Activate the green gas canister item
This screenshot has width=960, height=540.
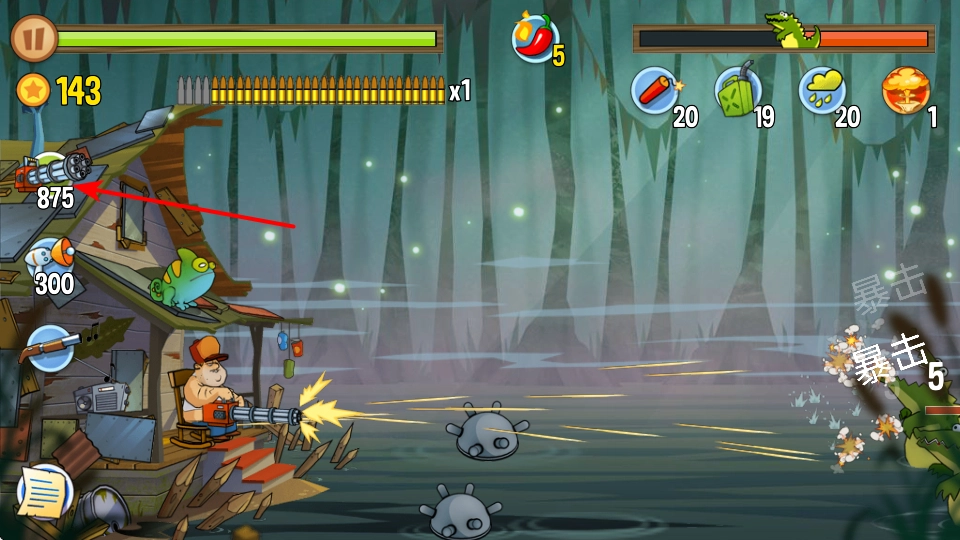738,92
